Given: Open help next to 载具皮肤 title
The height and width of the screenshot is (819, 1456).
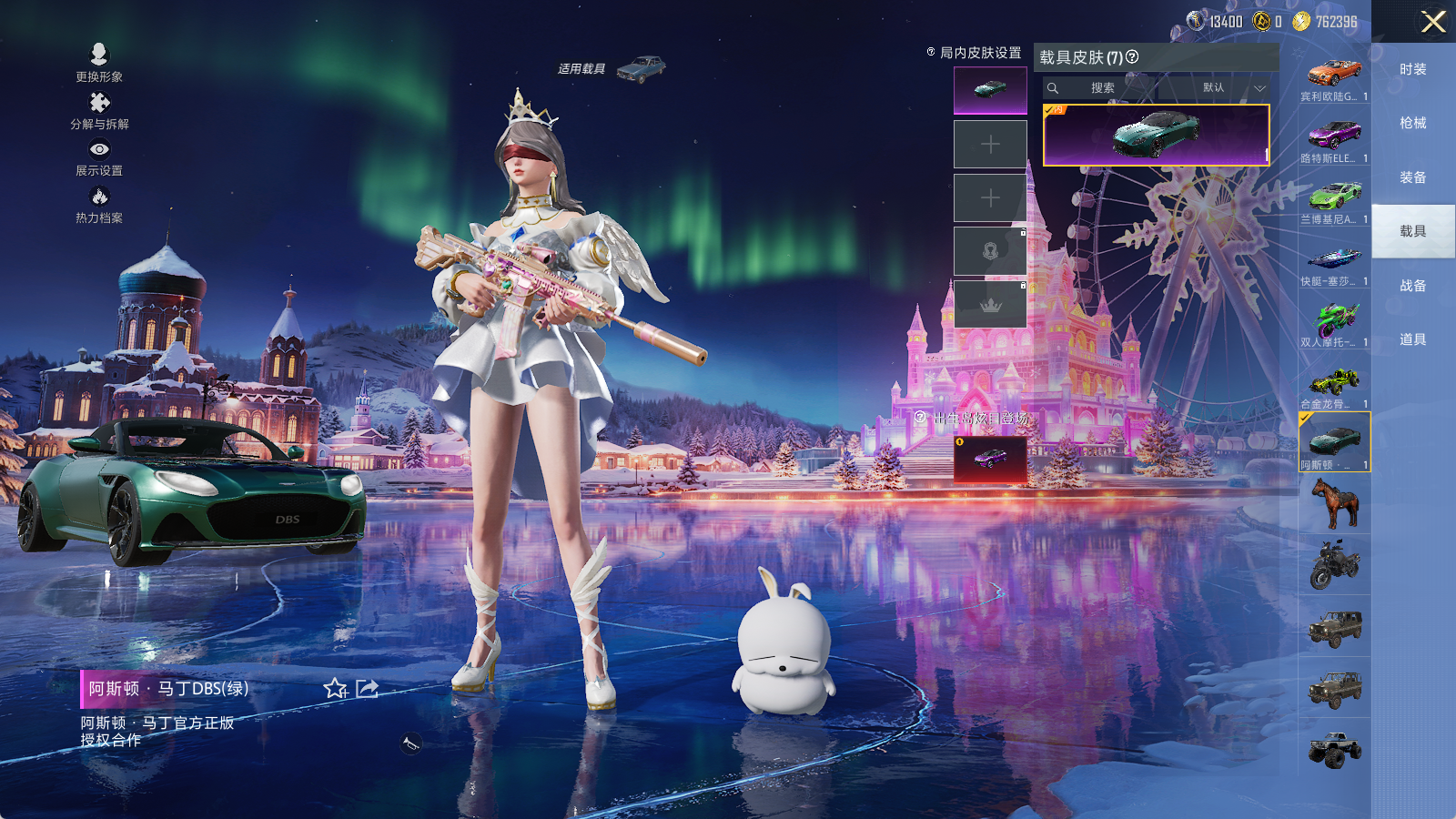Looking at the screenshot, I should tap(1132, 57).
